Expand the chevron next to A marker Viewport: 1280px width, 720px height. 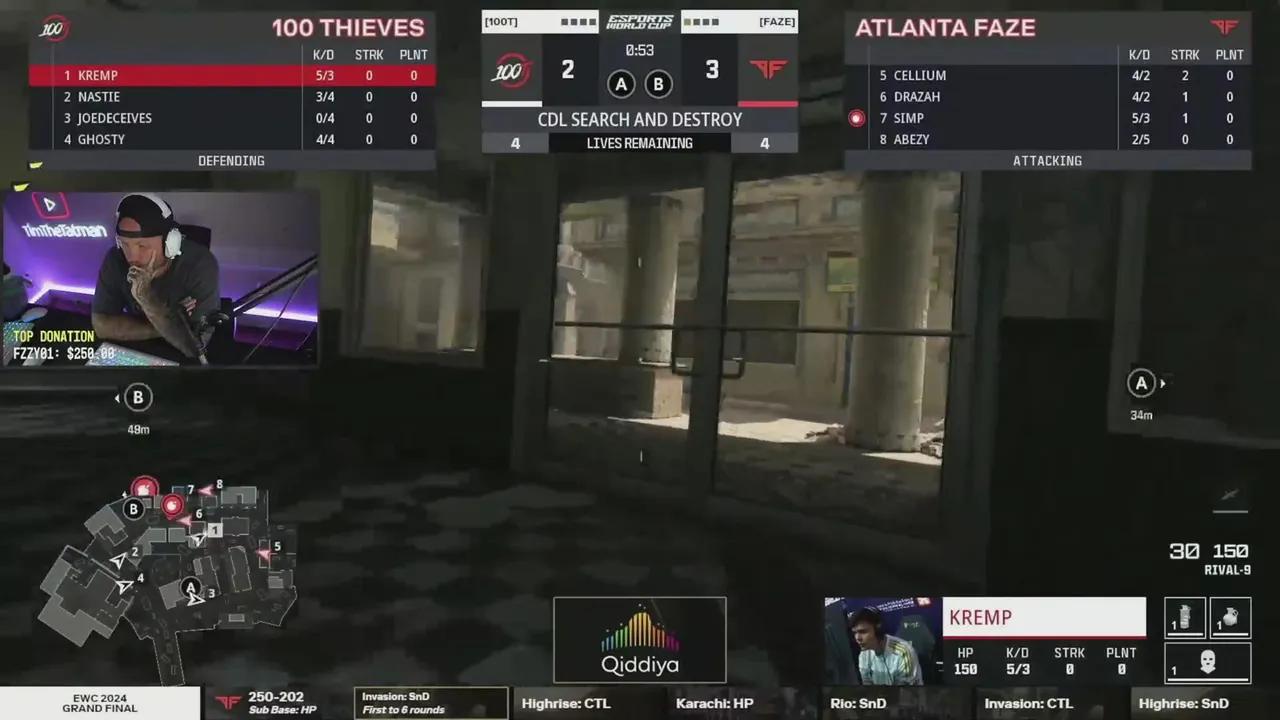1162,383
